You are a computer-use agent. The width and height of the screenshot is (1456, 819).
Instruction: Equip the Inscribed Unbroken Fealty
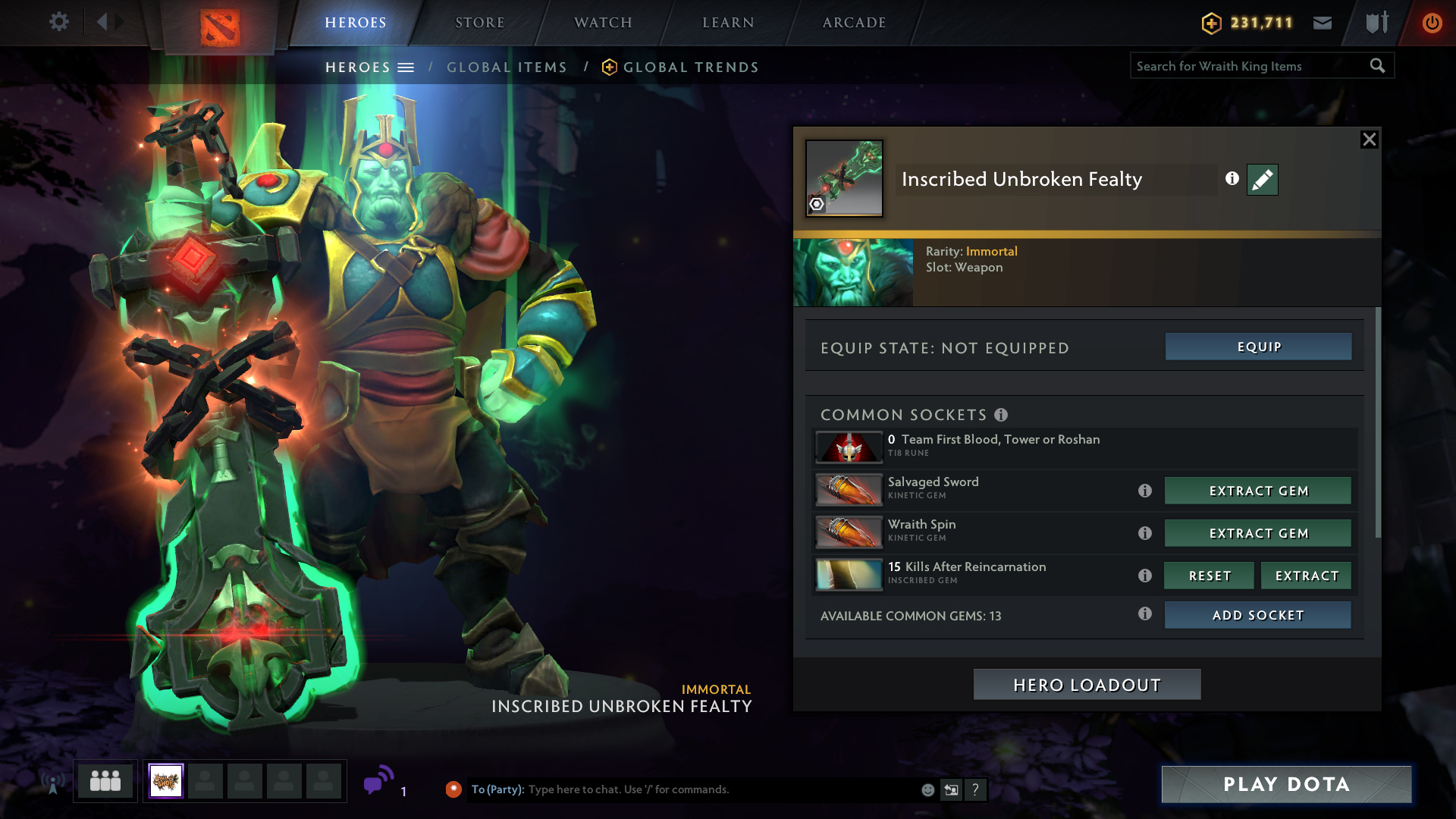point(1258,347)
